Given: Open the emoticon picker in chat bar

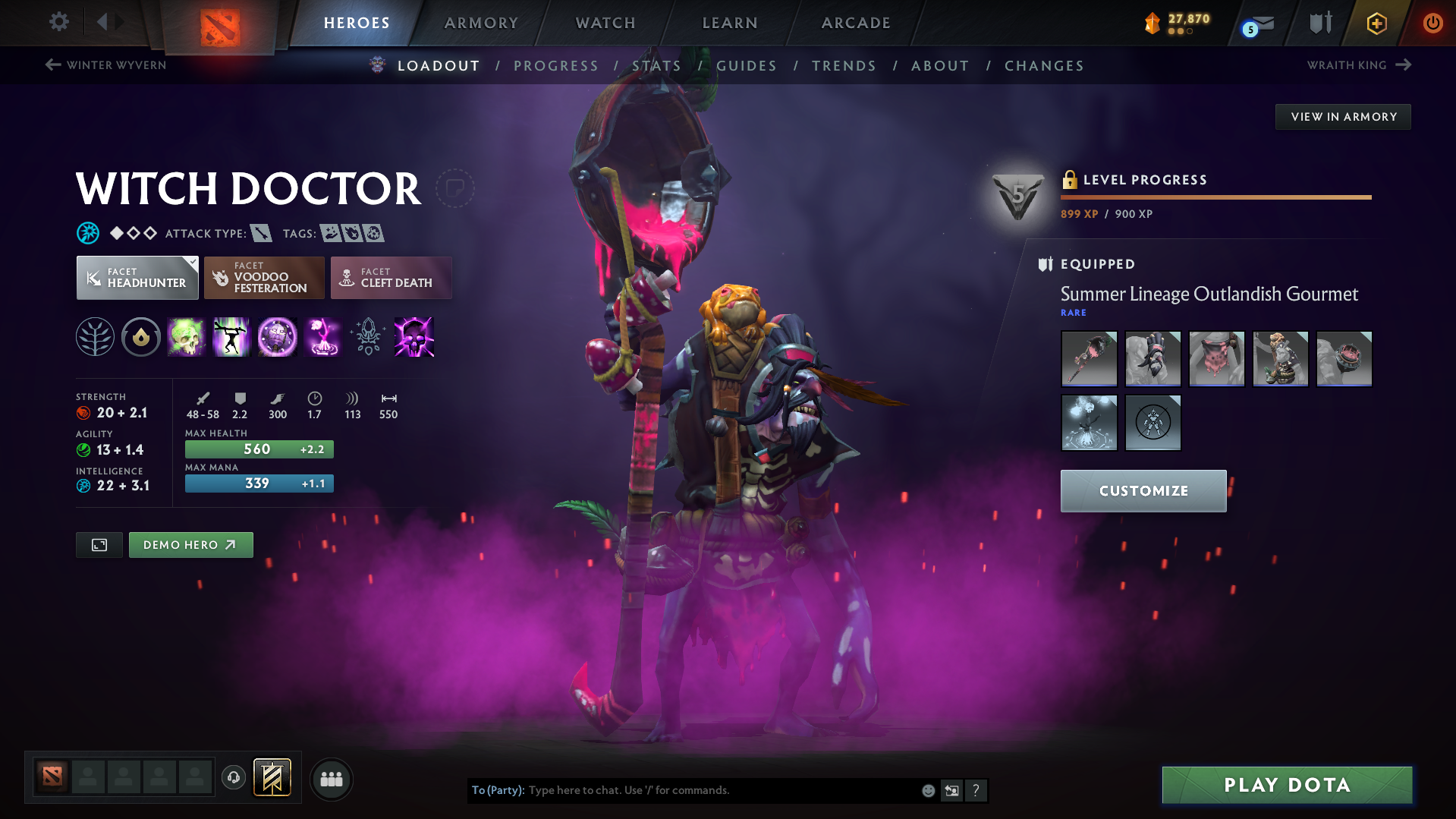Looking at the screenshot, I should click(928, 790).
